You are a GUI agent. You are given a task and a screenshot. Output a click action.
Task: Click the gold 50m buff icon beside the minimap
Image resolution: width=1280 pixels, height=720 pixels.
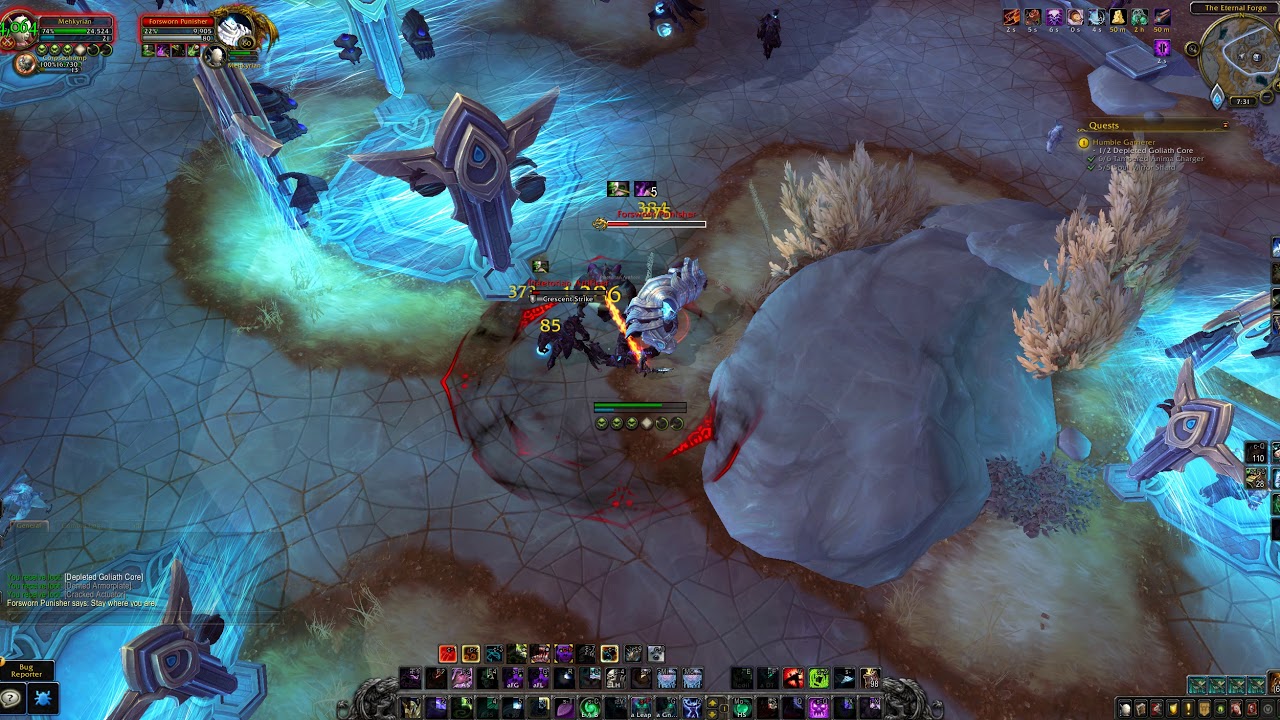coord(1118,19)
